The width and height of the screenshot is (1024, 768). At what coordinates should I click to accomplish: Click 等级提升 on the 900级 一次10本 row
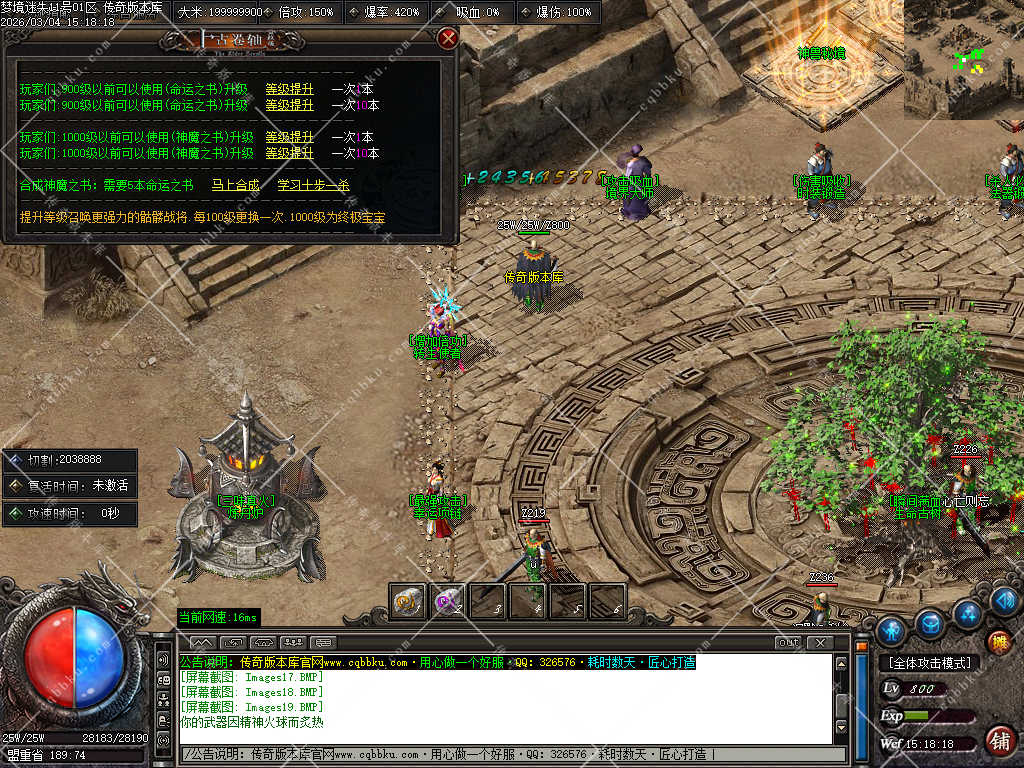tap(289, 105)
